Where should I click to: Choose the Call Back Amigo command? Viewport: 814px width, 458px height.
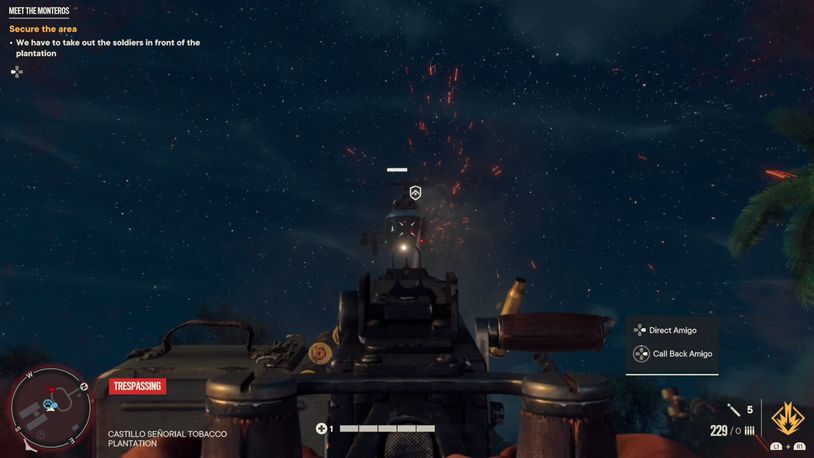coord(679,354)
